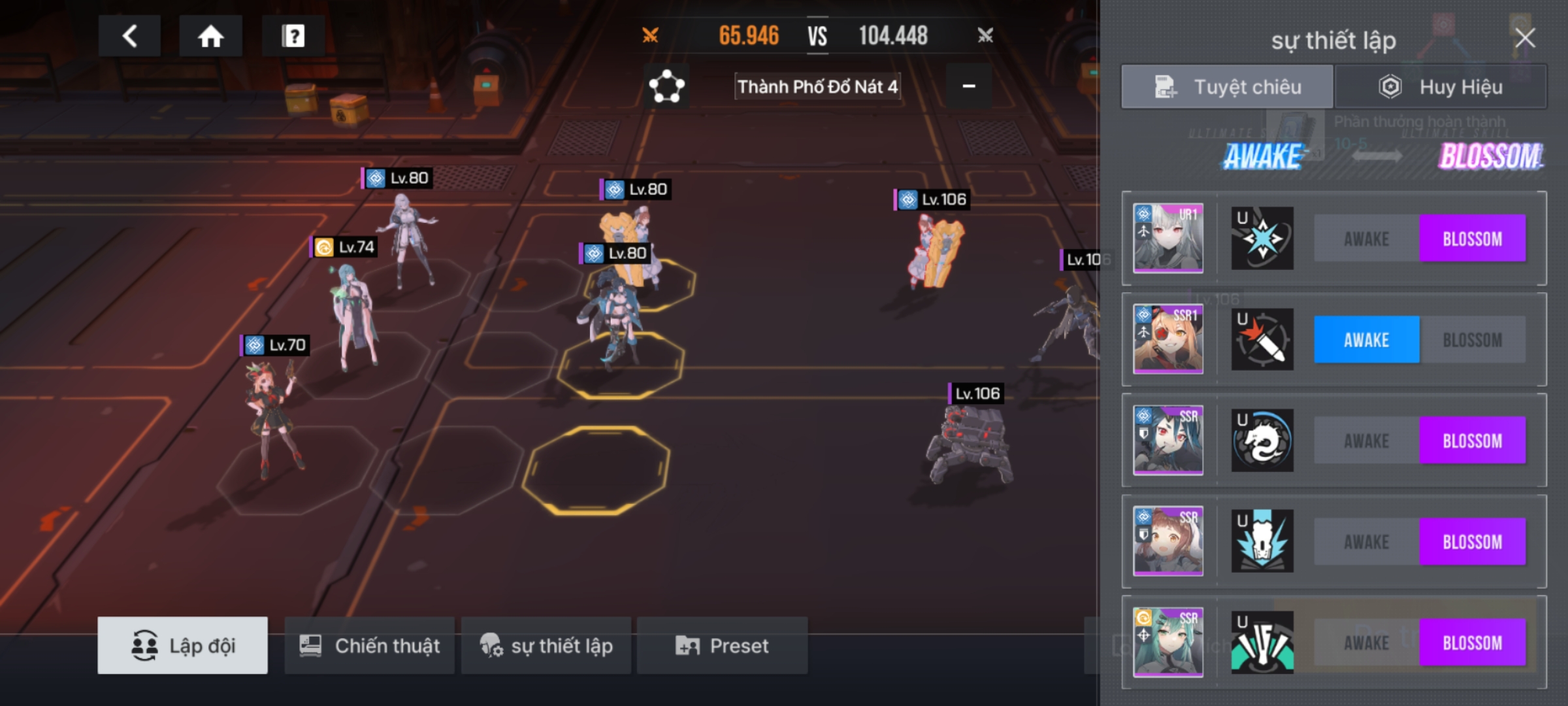Open the question mark help button
The width and height of the screenshot is (1568, 706).
[293, 36]
